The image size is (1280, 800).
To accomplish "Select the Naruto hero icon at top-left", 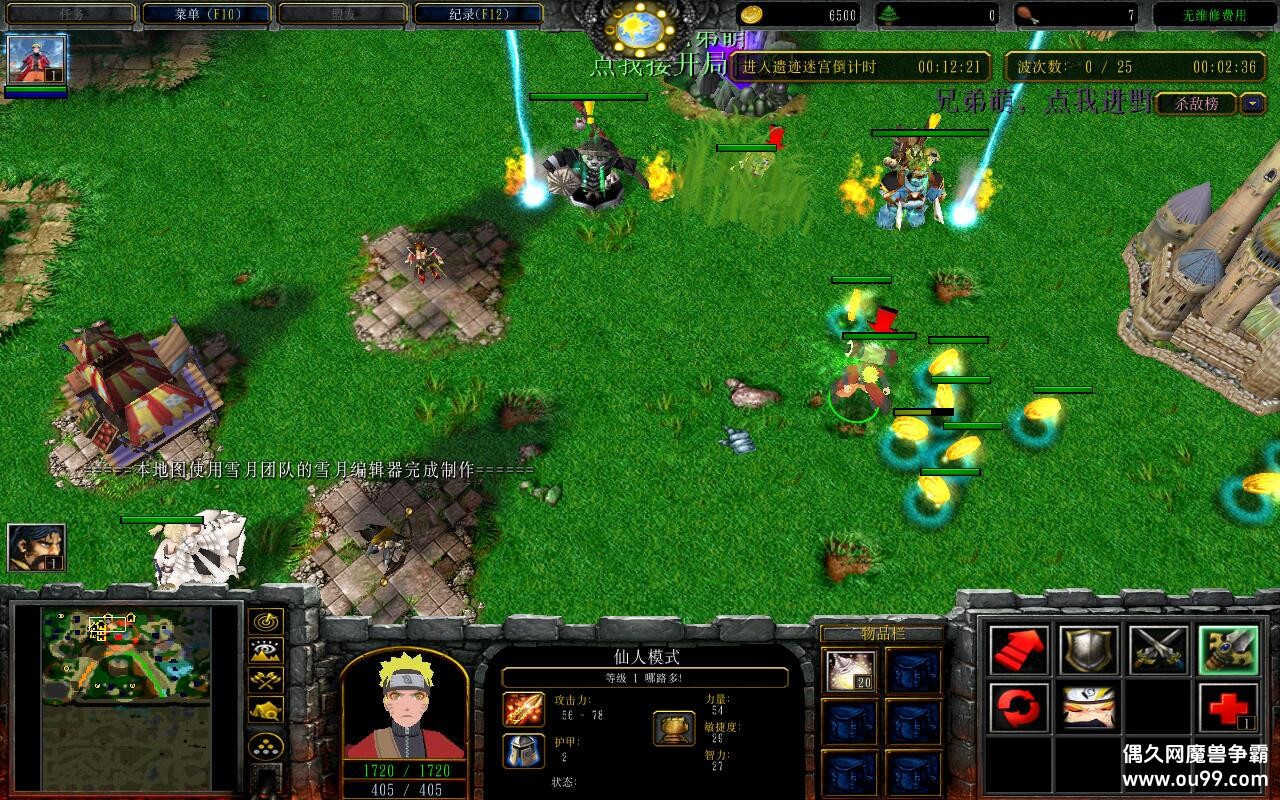I will 37,59.
